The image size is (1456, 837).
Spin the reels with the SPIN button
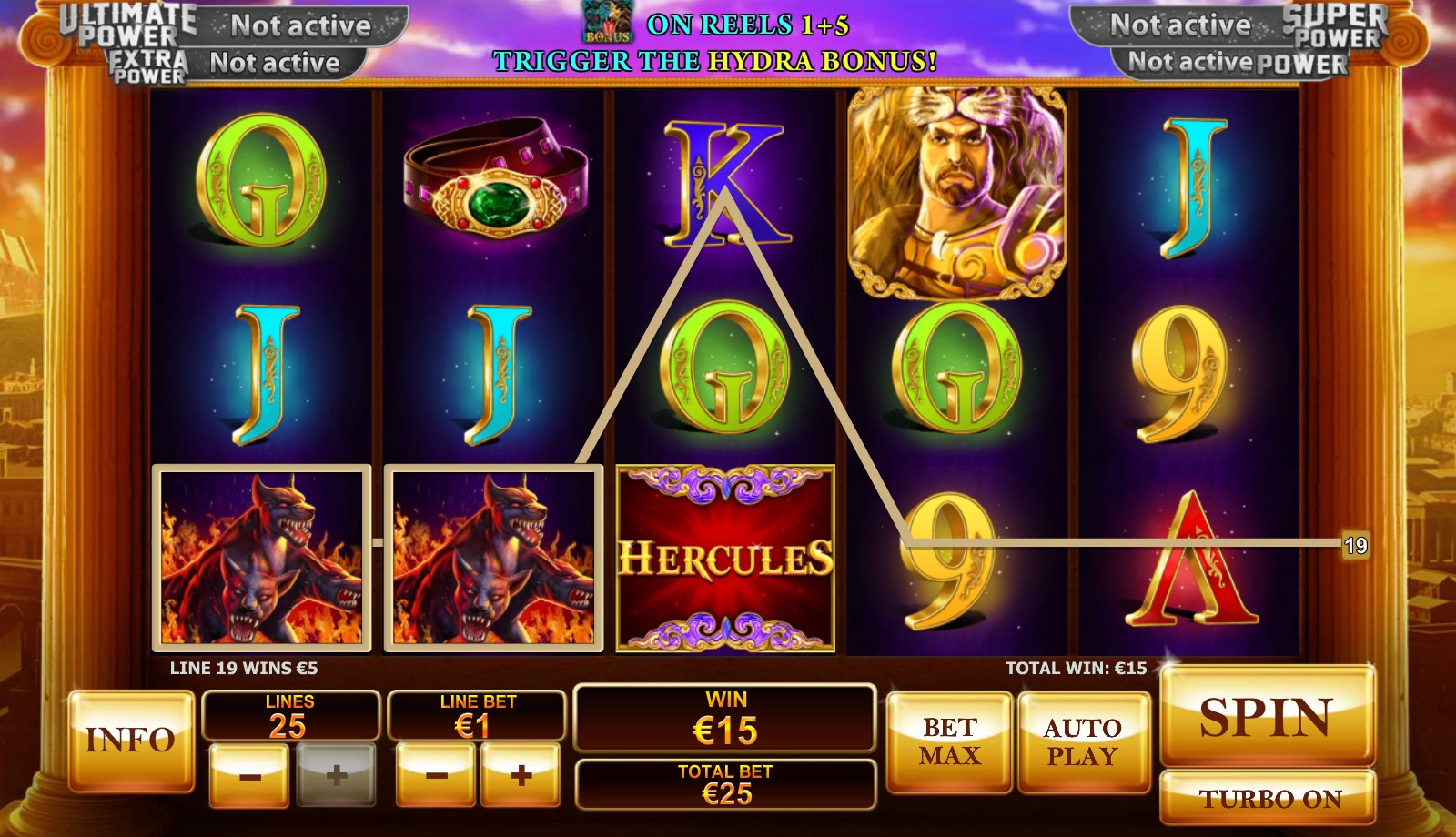coord(1267,717)
